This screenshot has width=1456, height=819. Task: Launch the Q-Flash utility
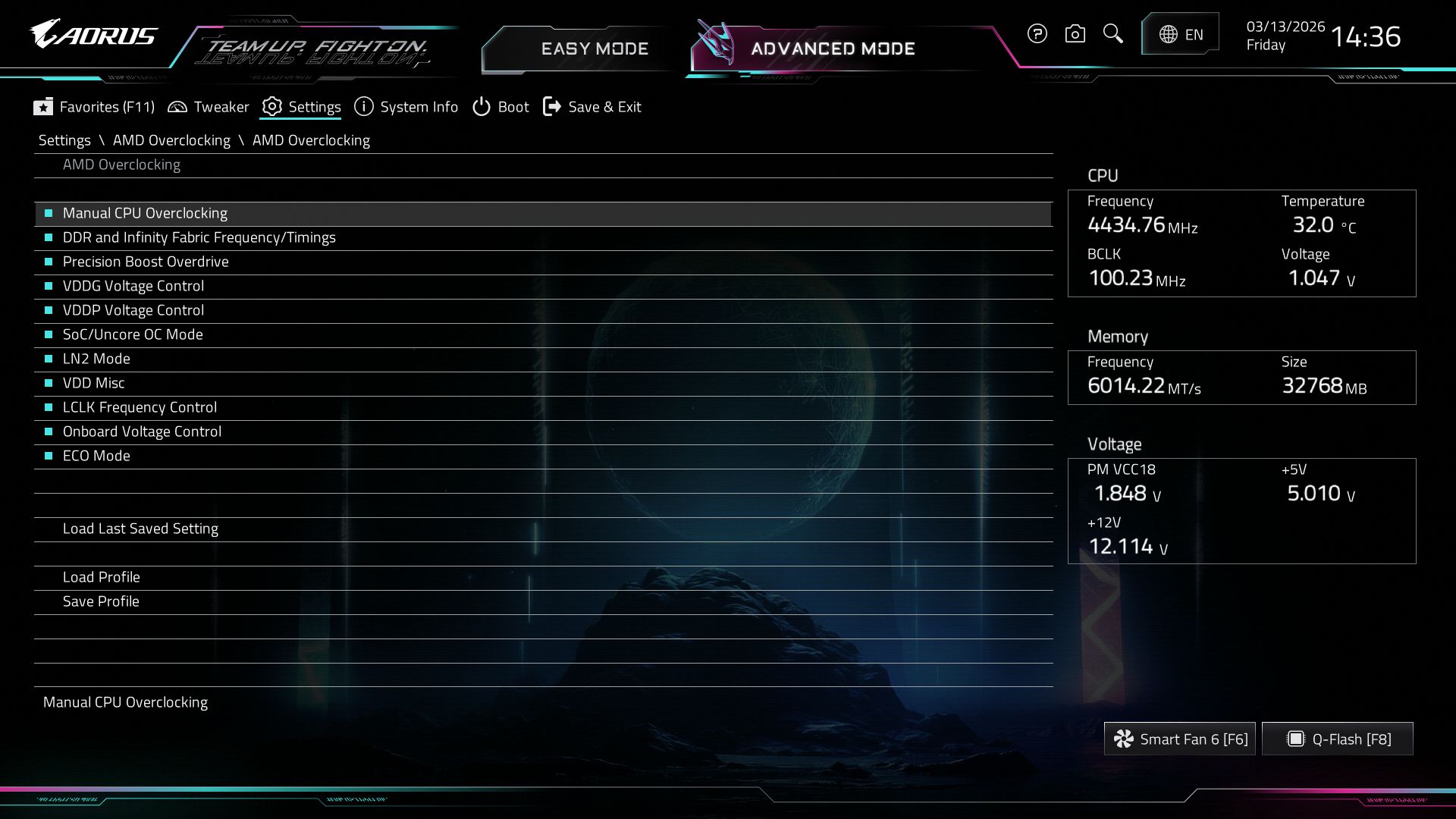pos(1338,739)
